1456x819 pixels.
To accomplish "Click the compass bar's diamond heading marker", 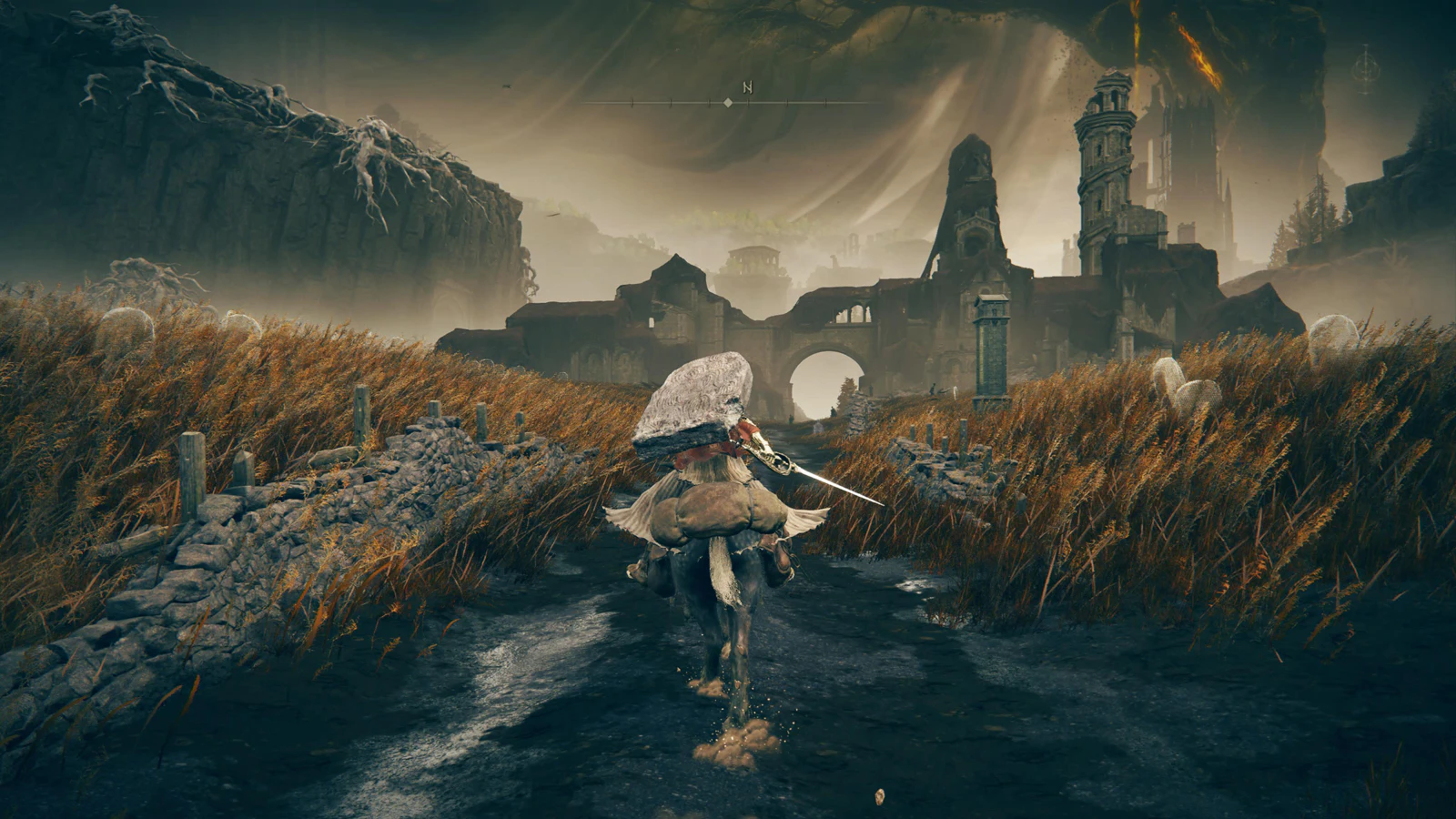I will coord(728,103).
